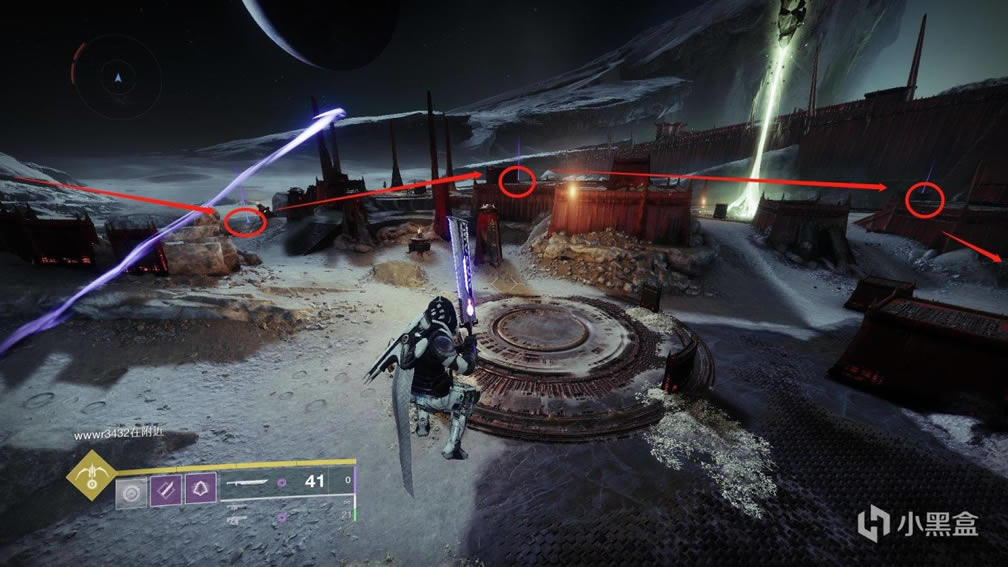
Task: Trigger the purple class ability icon
Action: (200, 490)
